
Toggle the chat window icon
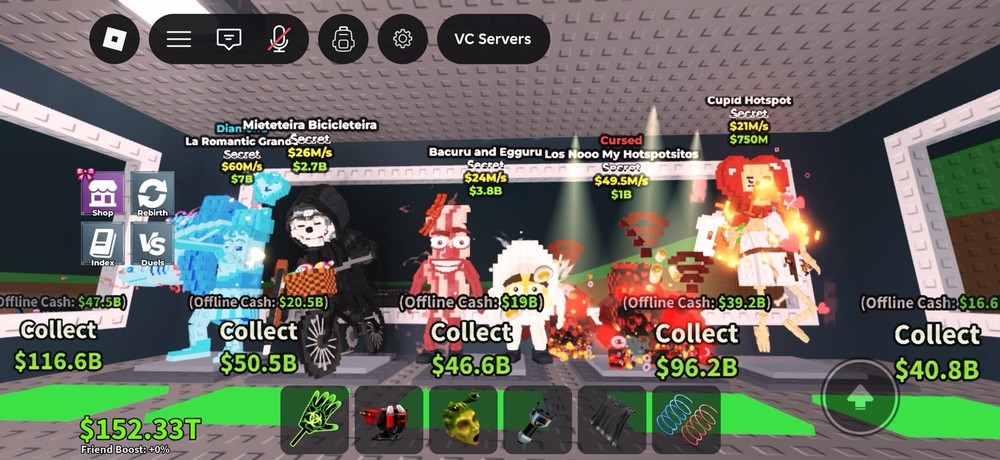229,39
